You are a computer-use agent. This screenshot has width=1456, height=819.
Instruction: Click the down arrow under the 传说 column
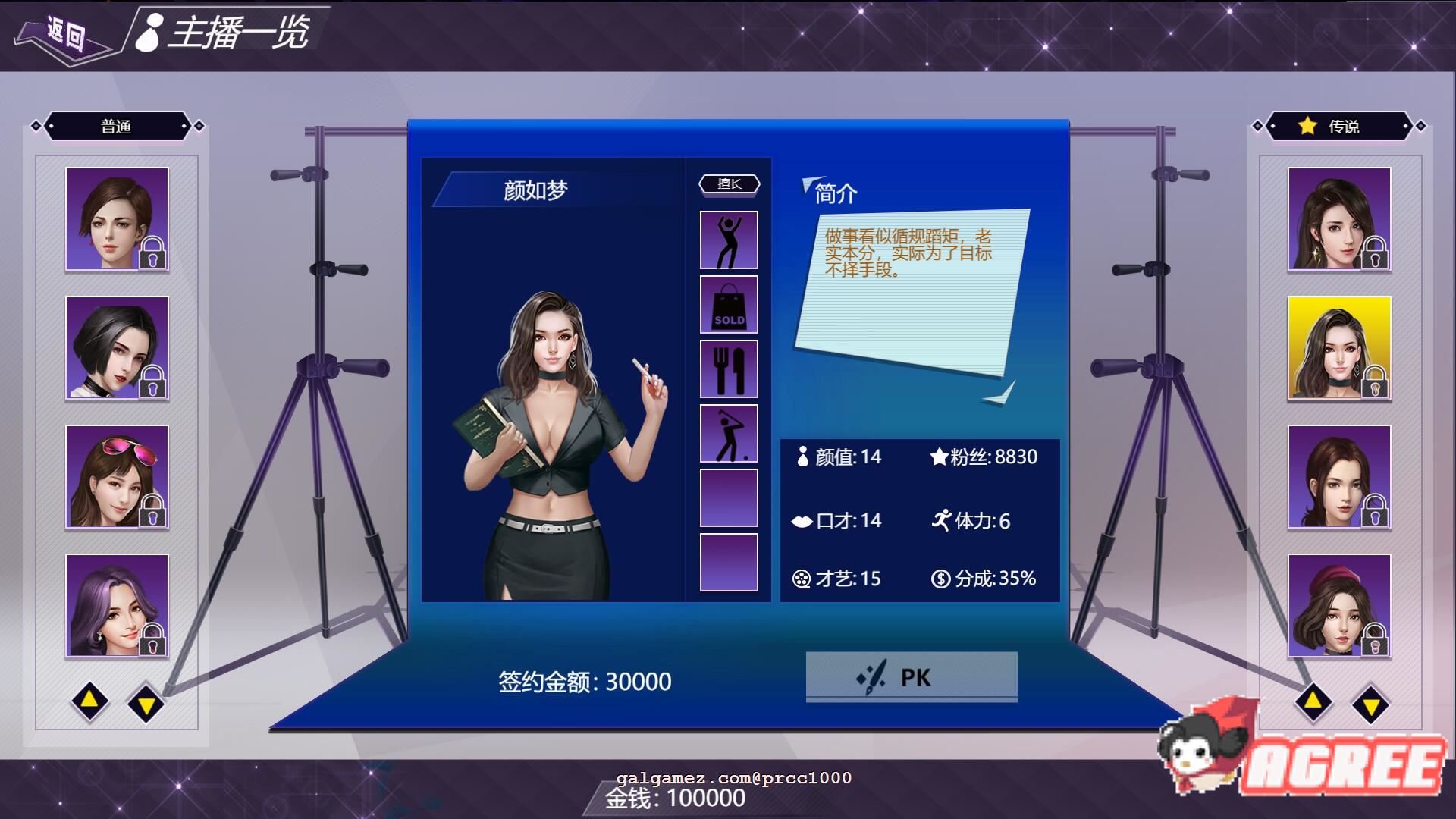pyautogui.click(x=1371, y=703)
